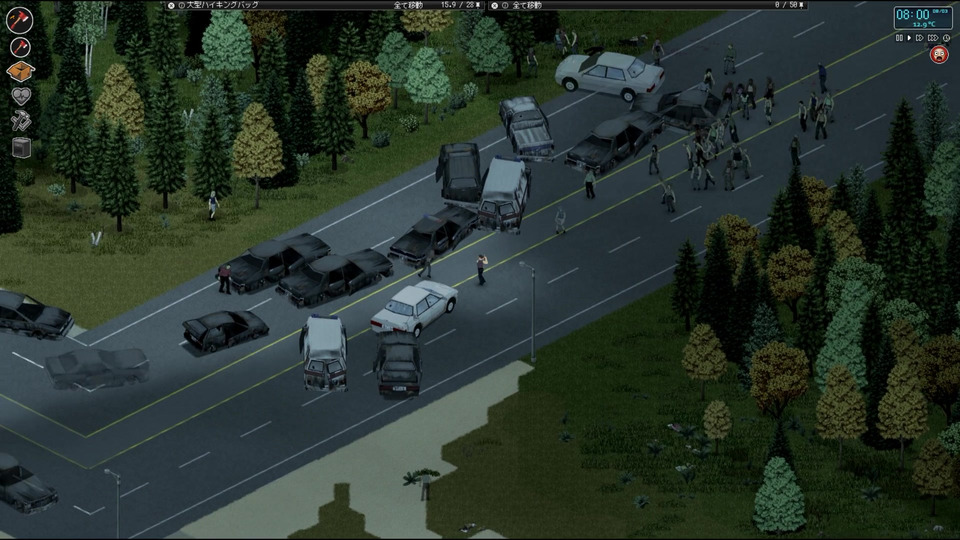The height and width of the screenshot is (540, 960).
Task: Open the inventory cardboard box icon
Action: 20,72
